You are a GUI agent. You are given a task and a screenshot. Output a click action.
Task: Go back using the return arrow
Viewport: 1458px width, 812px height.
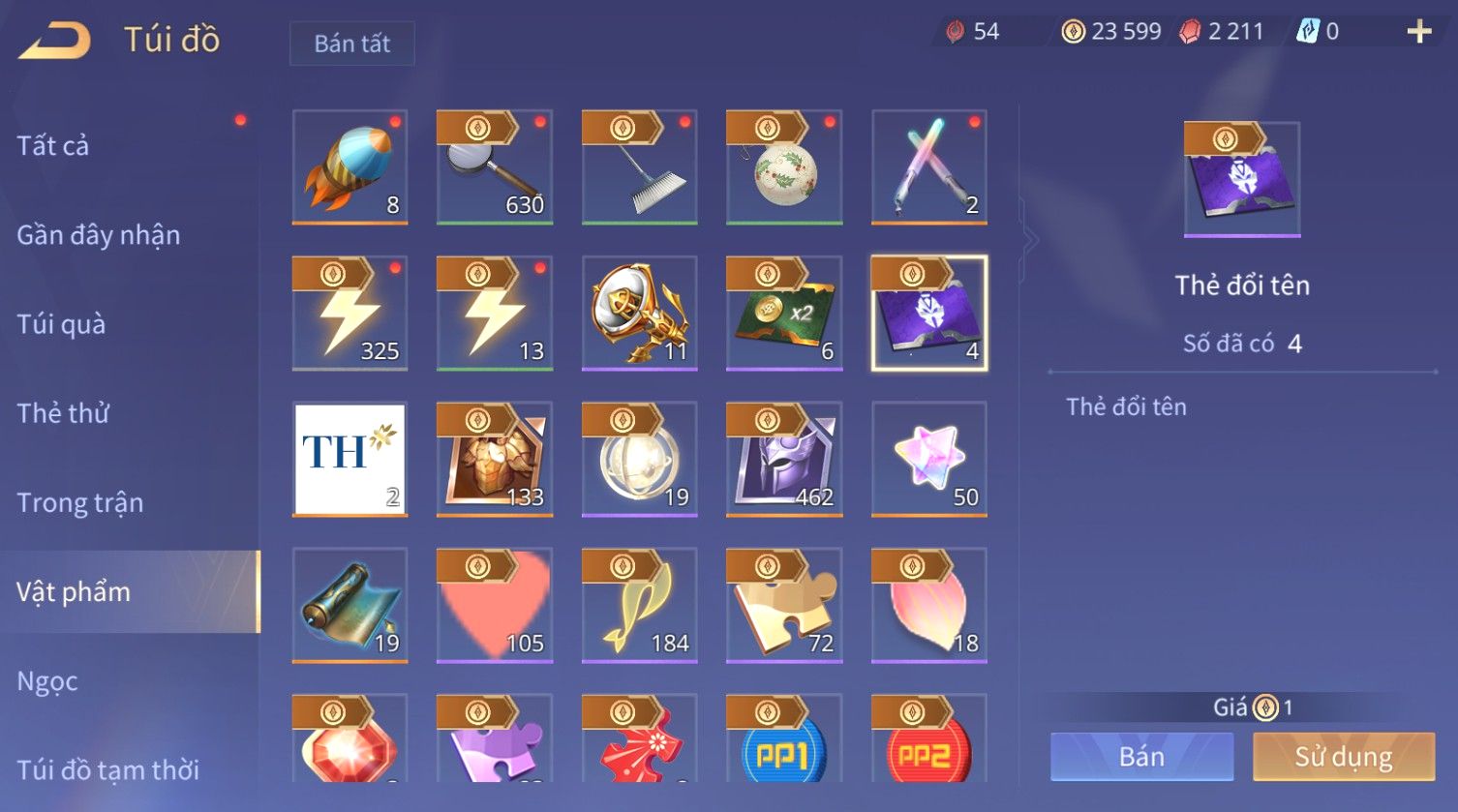coord(55,42)
